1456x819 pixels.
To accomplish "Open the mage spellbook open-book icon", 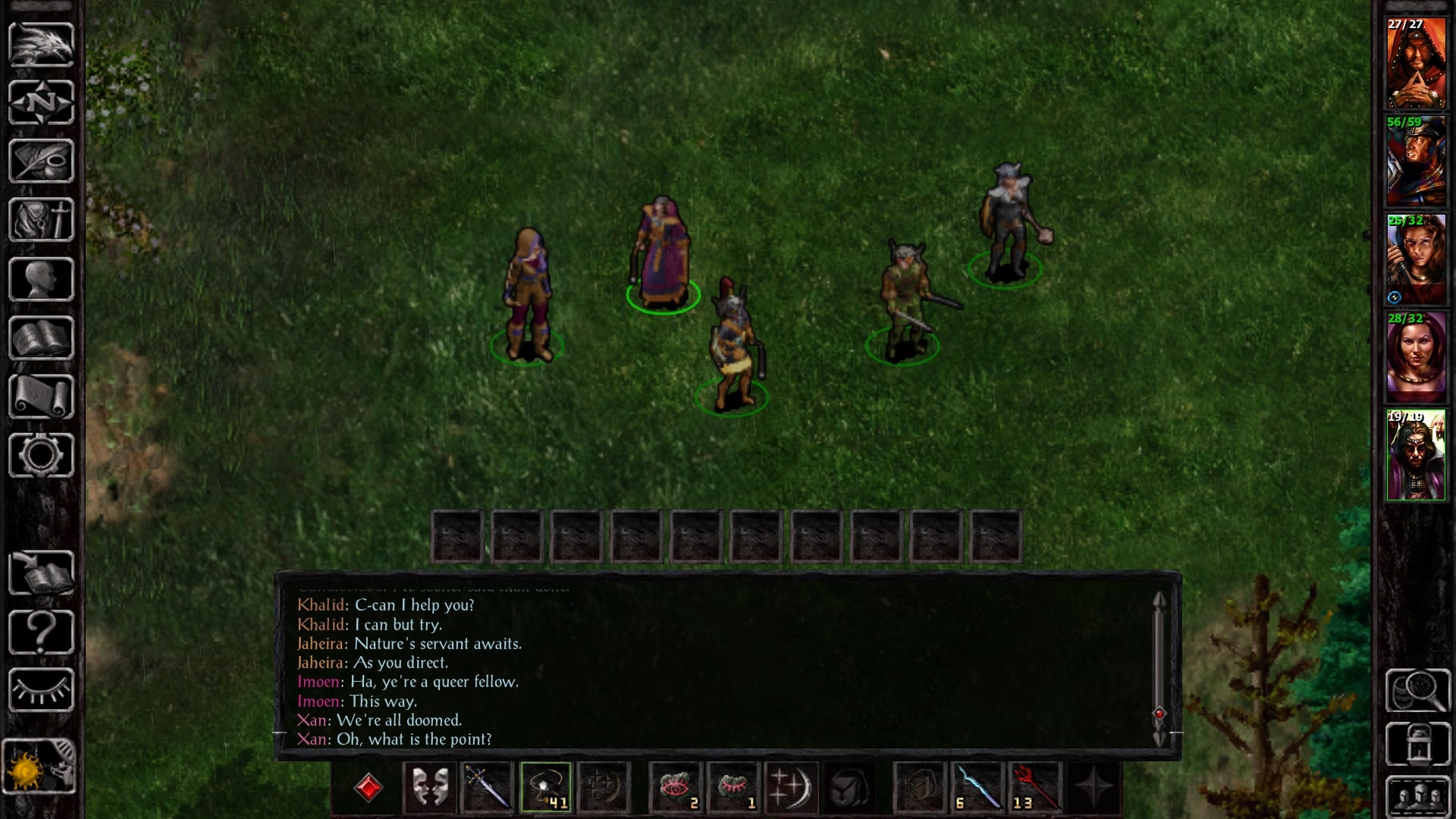I will click(x=41, y=338).
